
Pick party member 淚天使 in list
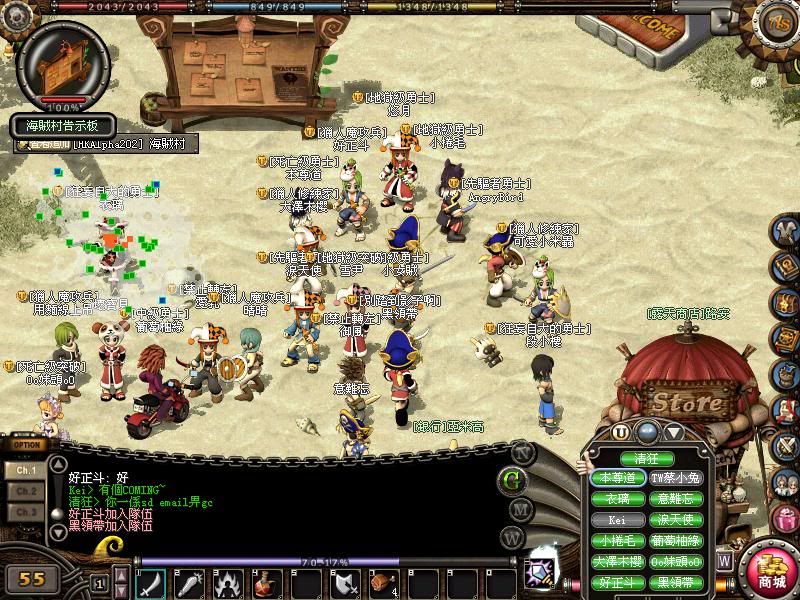point(678,520)
